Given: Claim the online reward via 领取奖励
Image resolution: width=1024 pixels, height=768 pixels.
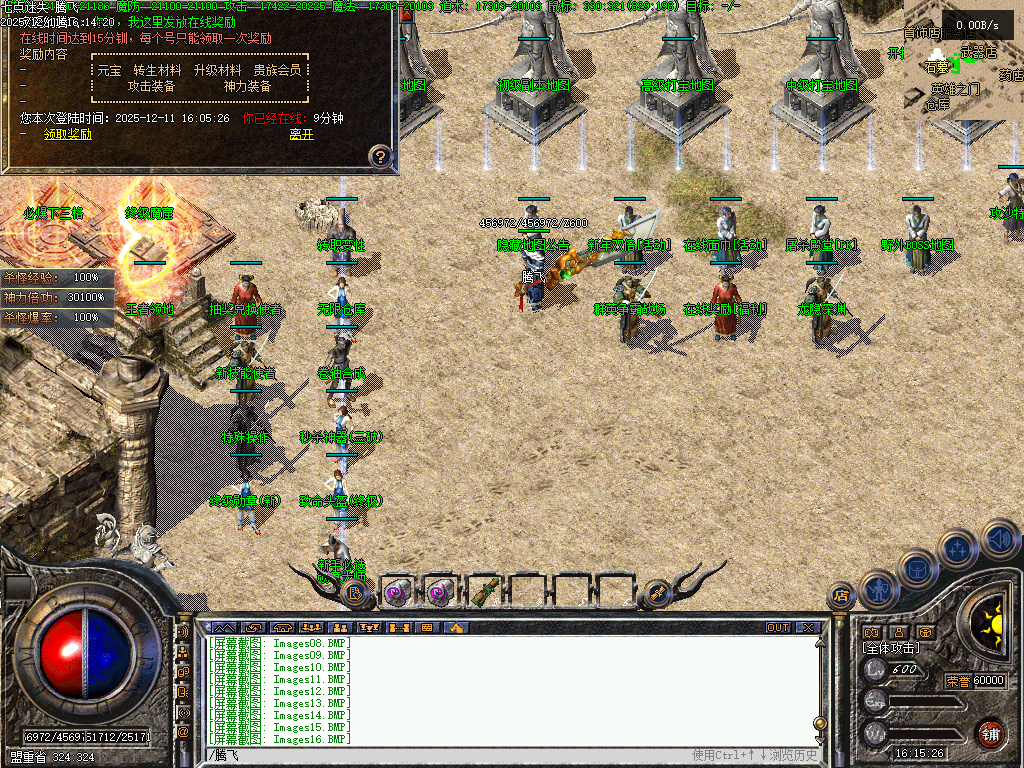Looking at the screenshot, I should point(67,134).
